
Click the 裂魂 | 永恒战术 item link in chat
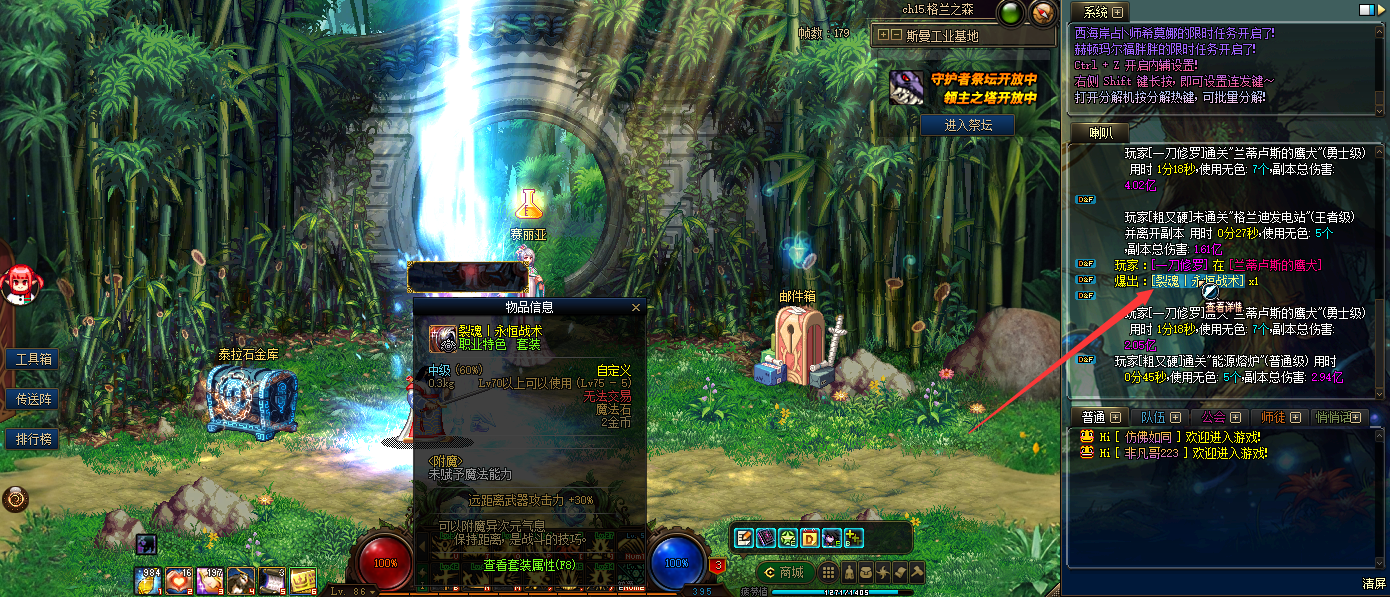(x=1197, y=281)
